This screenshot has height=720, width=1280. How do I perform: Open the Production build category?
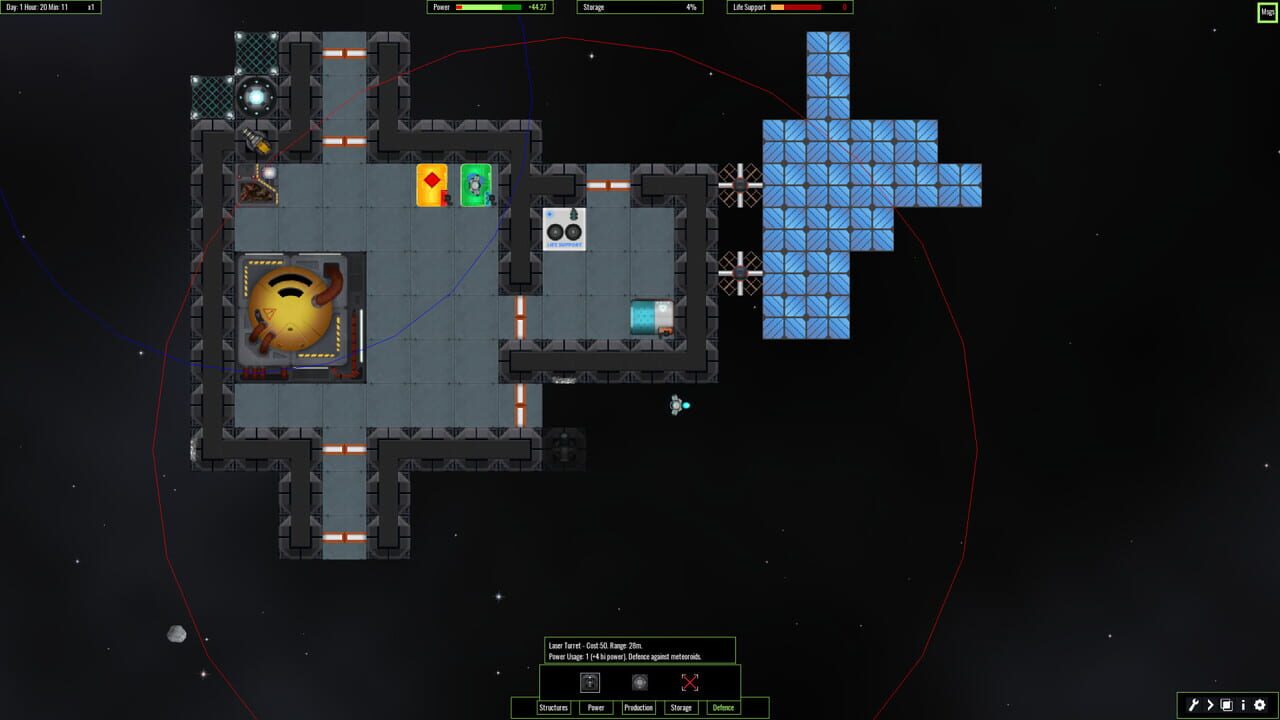click(x=638, y=707)
